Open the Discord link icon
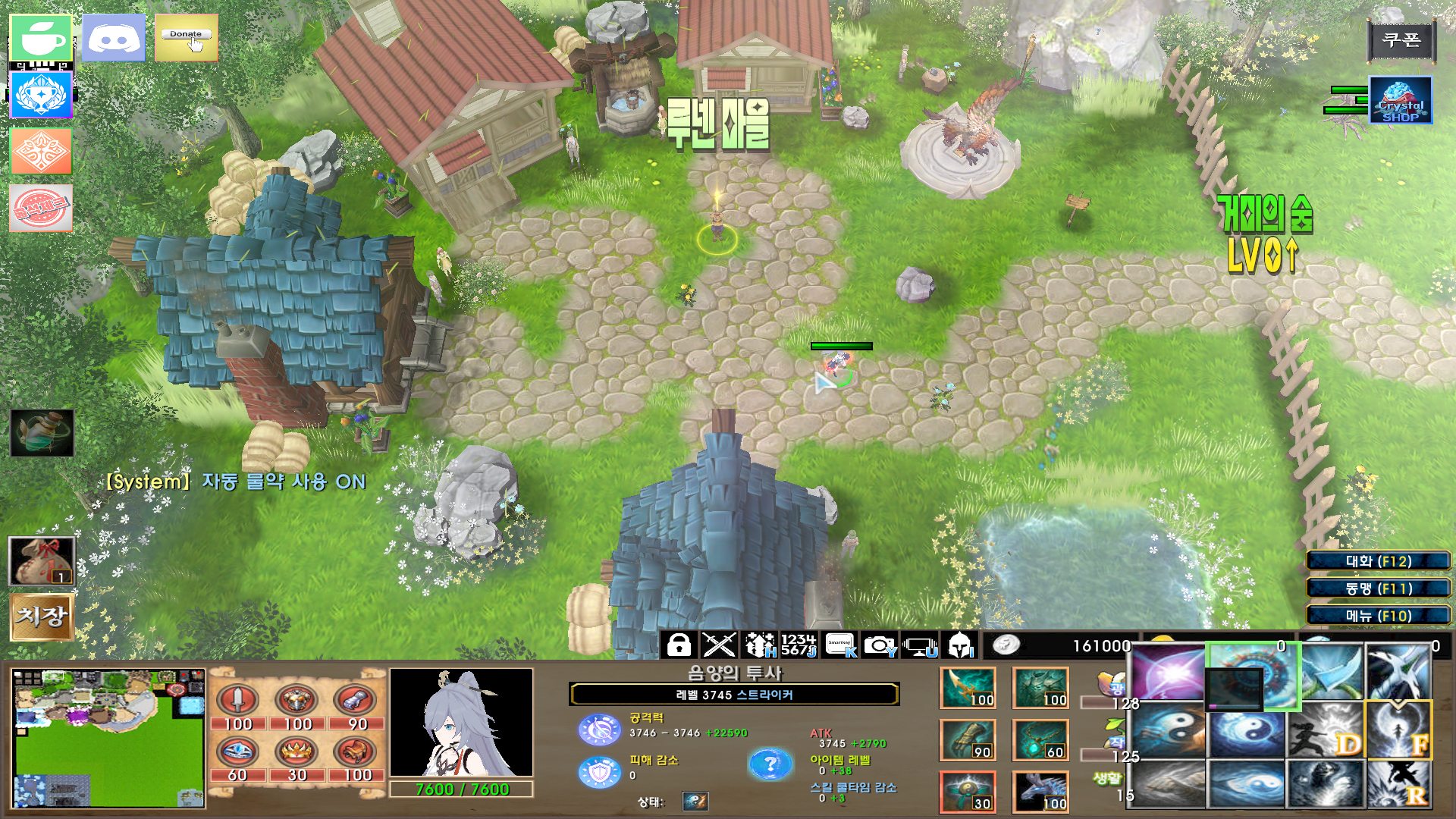Image resolution: width=1456 pixels, height=819 pixels. [x=114, y=38]
